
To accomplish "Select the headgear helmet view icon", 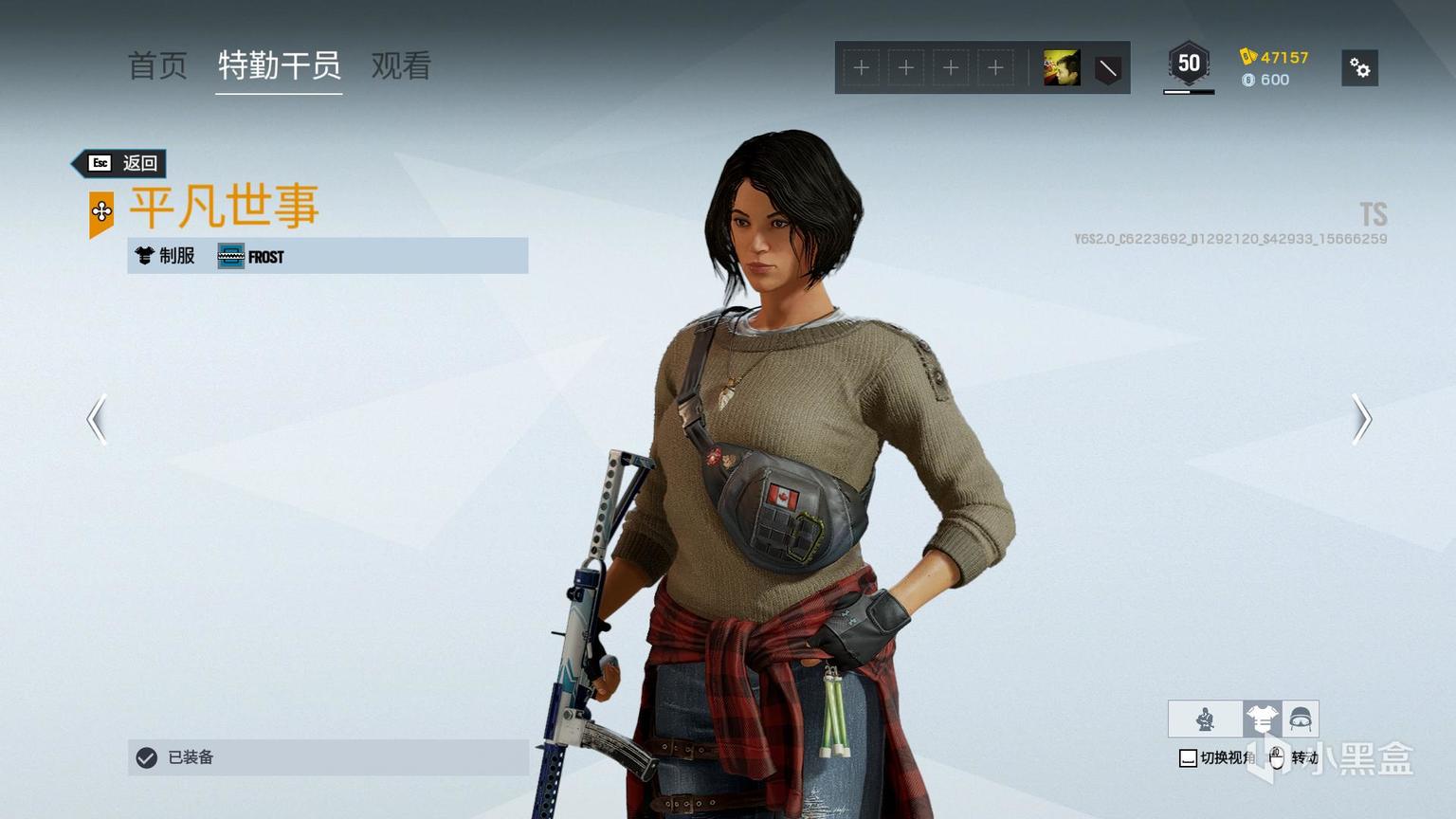I will (1300, 719).
